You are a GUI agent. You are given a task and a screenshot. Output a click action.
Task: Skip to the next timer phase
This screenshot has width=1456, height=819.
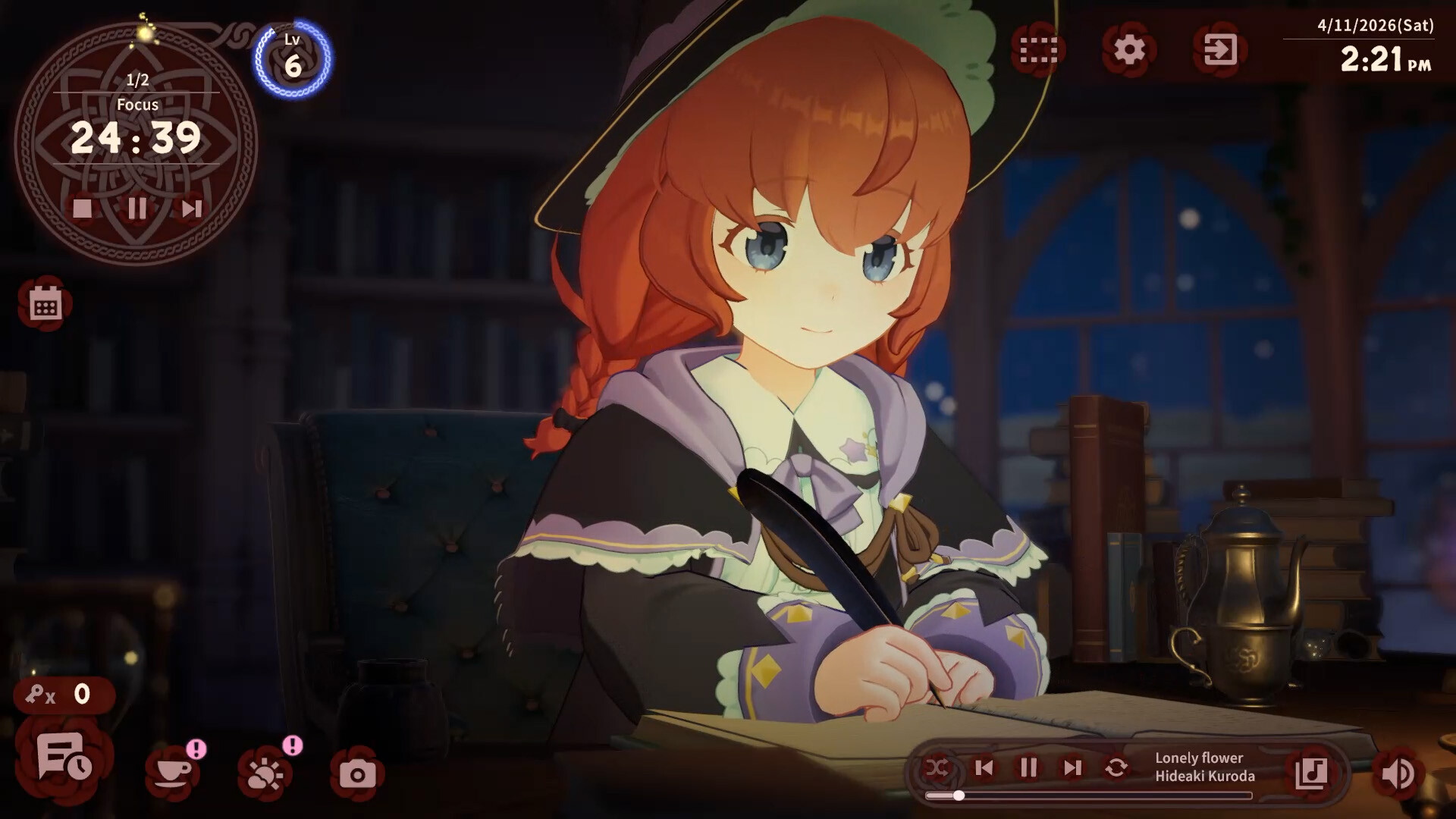pyautogui.click(x=191, y=208)
